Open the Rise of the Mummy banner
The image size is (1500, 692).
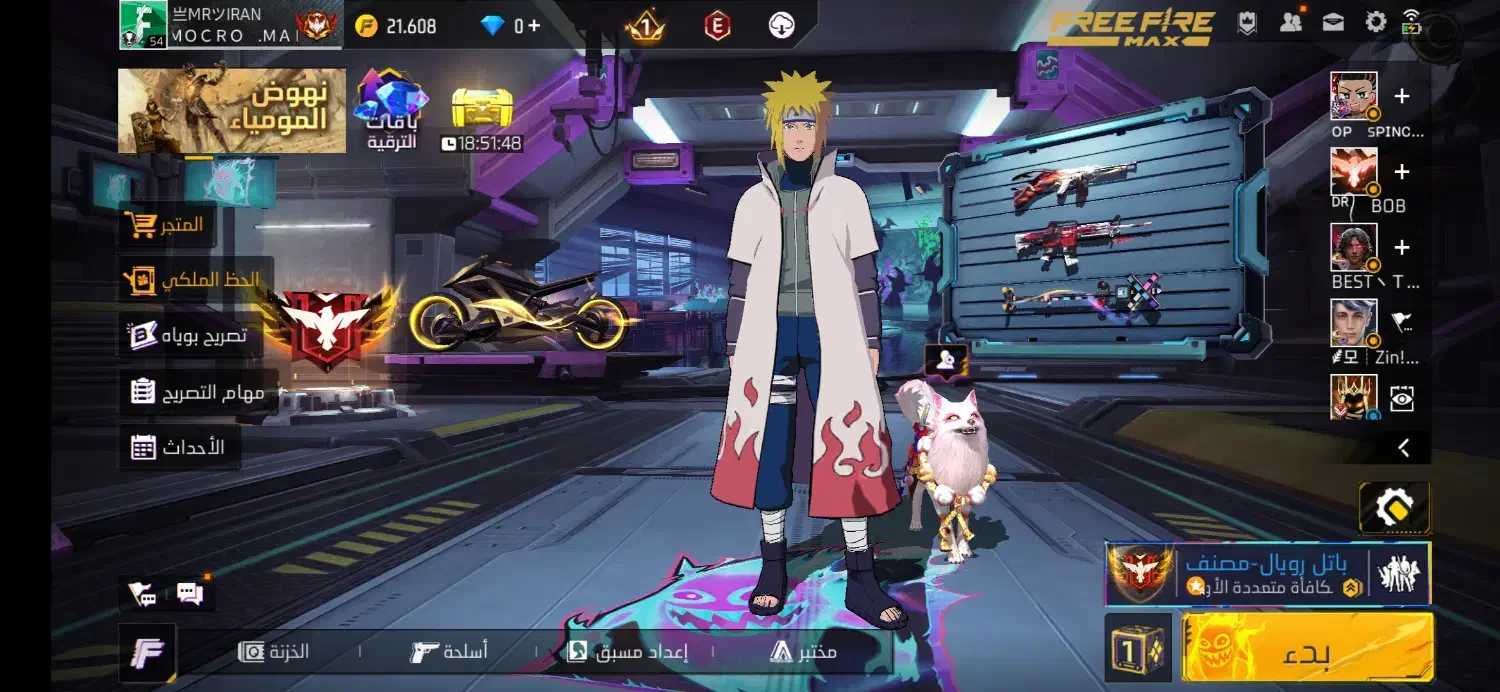[232, 111]
